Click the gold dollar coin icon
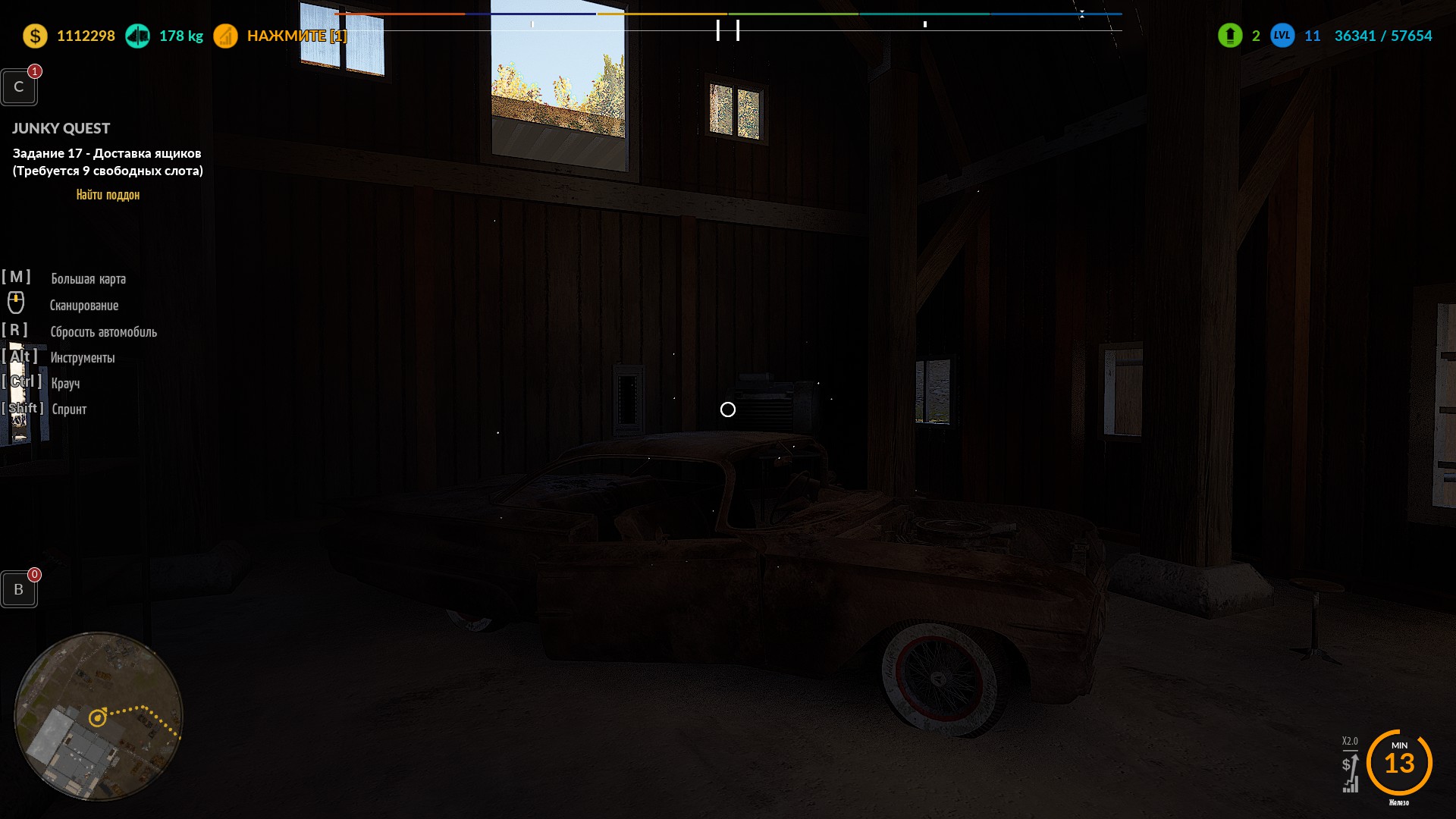Image resolution: width=1456 pixels, height=819 pixels. (35, 36)
